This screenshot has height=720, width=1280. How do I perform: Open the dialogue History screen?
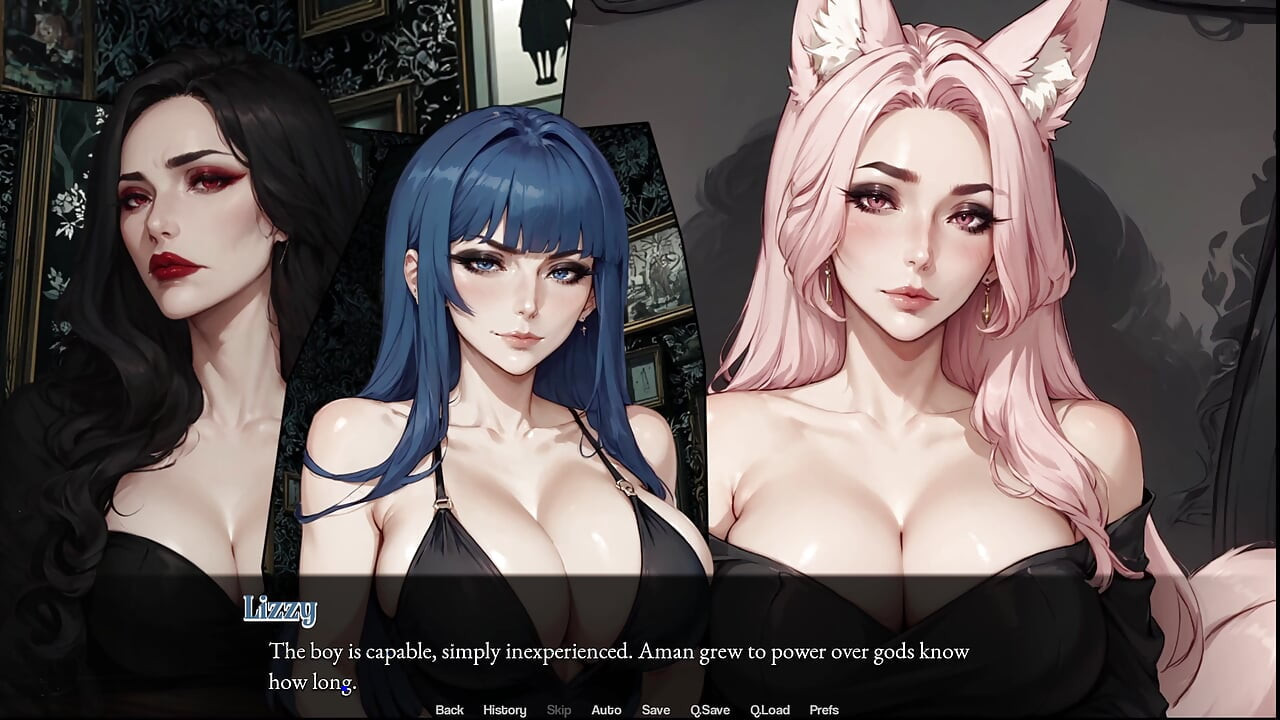coord(504,710)
